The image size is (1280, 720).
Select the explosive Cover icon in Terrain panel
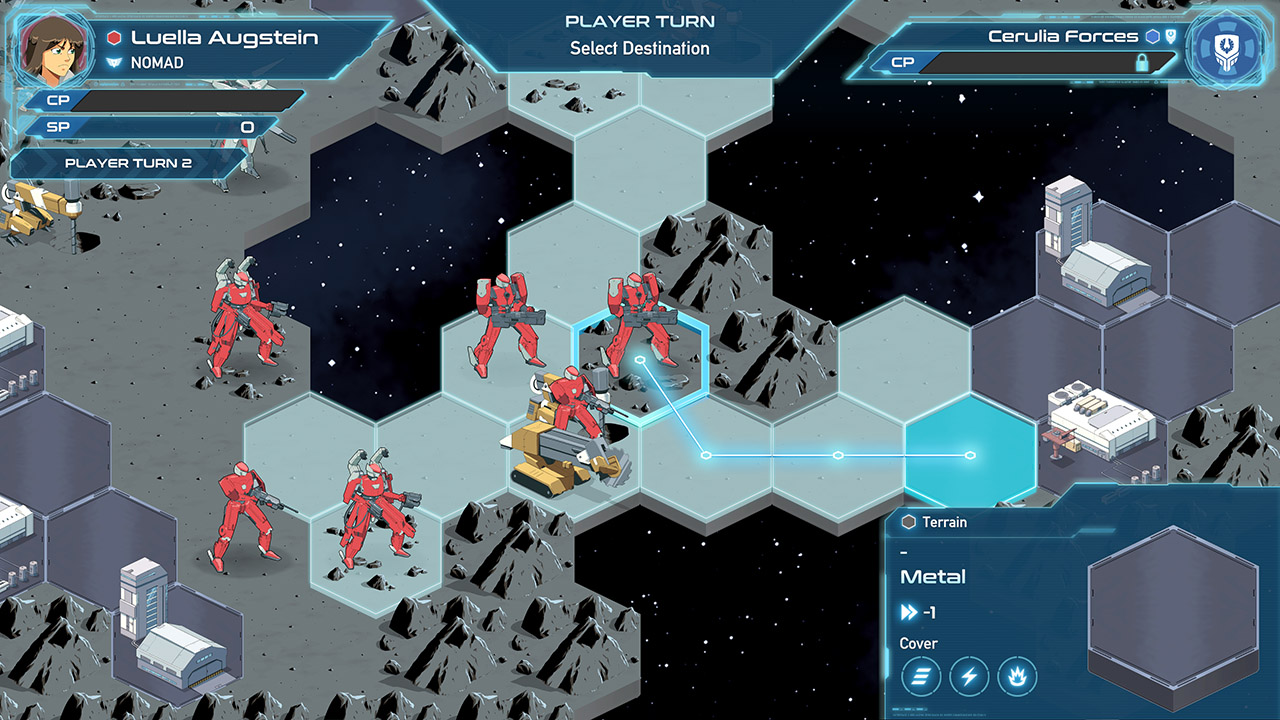[1016, 677]
